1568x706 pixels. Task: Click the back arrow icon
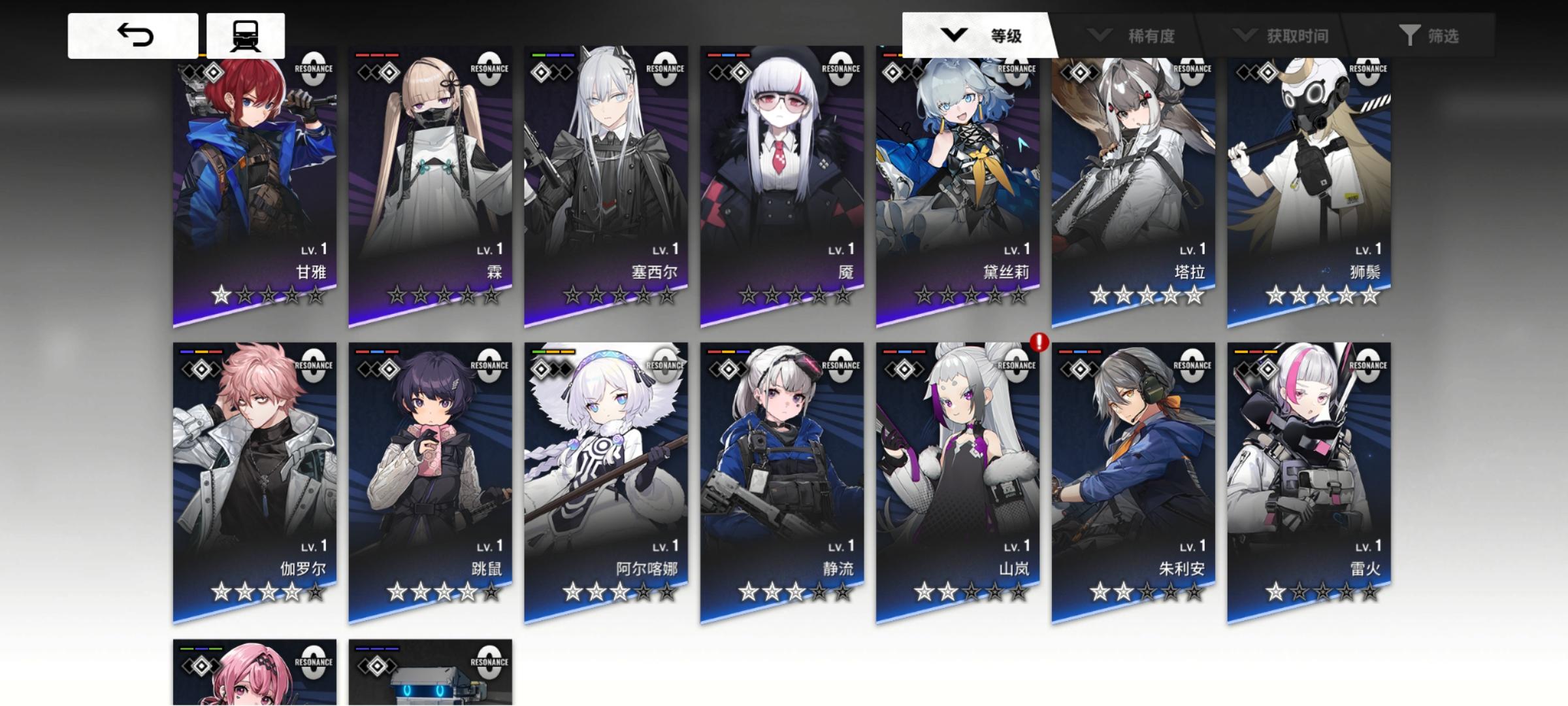coord(133,35)
